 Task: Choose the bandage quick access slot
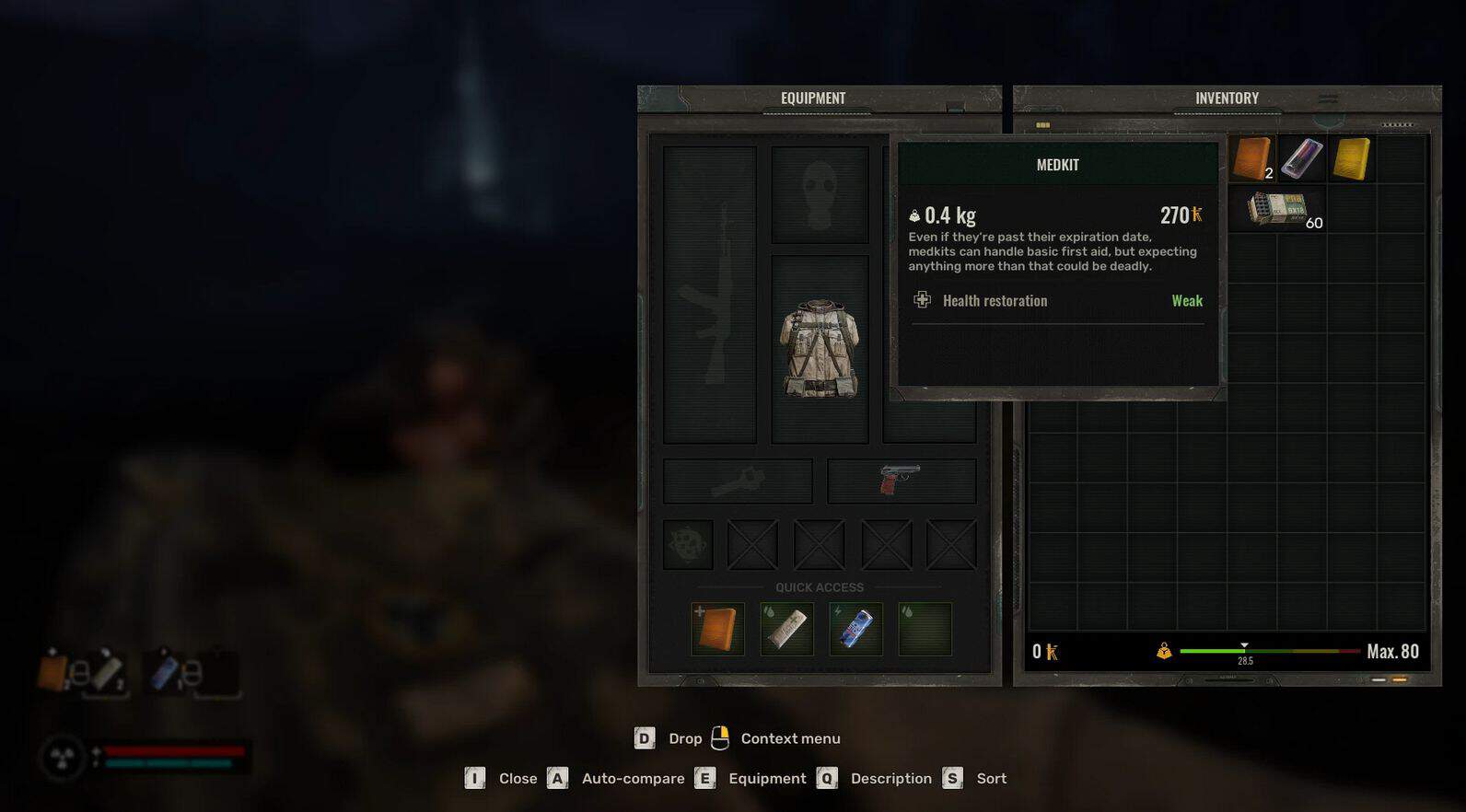(x=786, y=629)
